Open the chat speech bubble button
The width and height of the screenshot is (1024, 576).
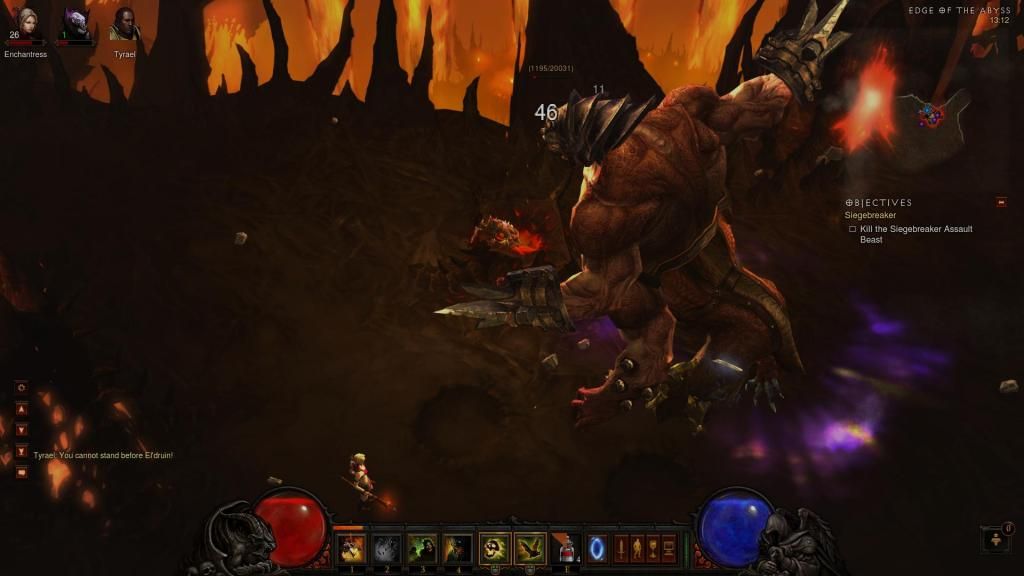click(21, 472)
